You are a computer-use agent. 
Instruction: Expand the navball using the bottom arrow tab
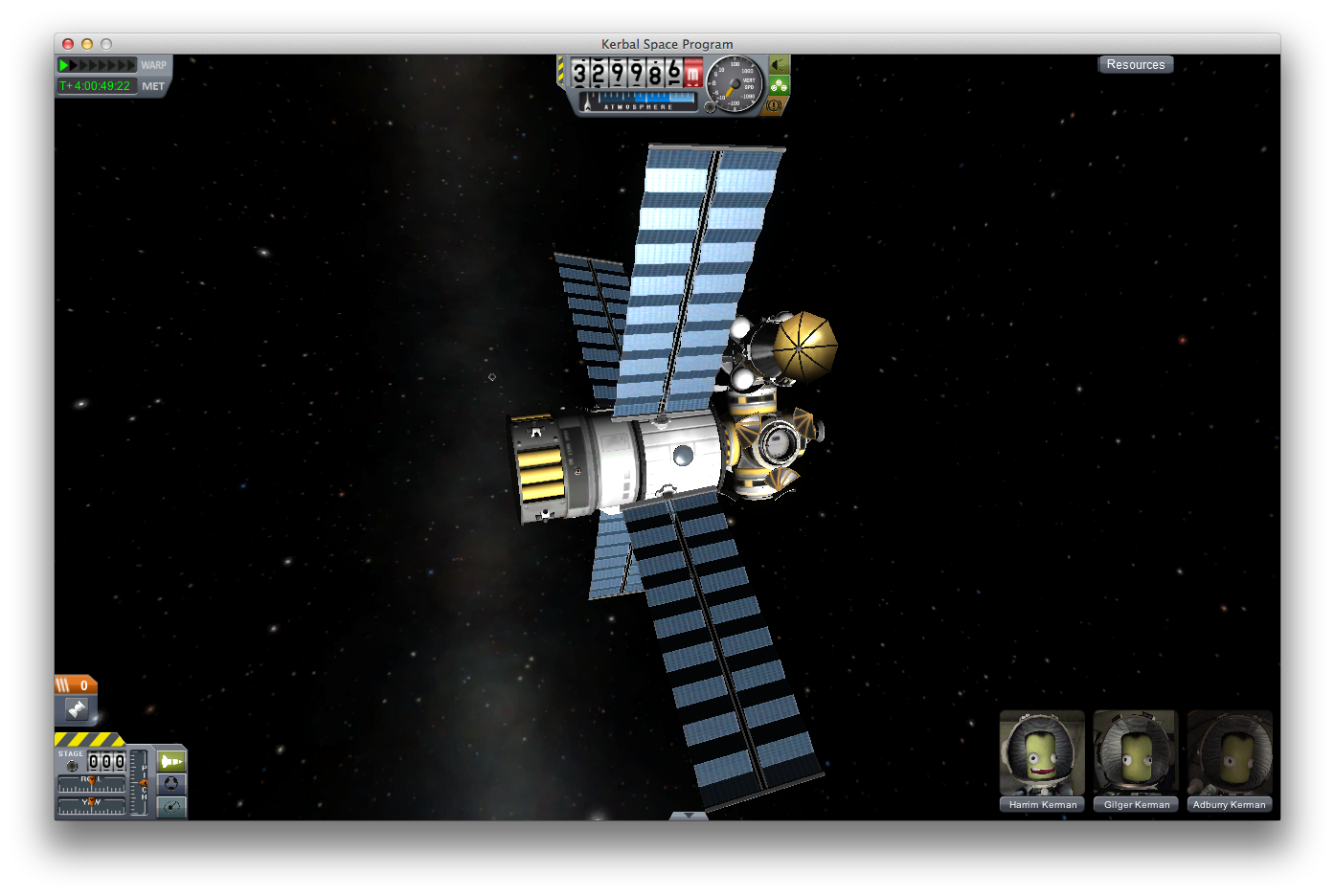689,816
